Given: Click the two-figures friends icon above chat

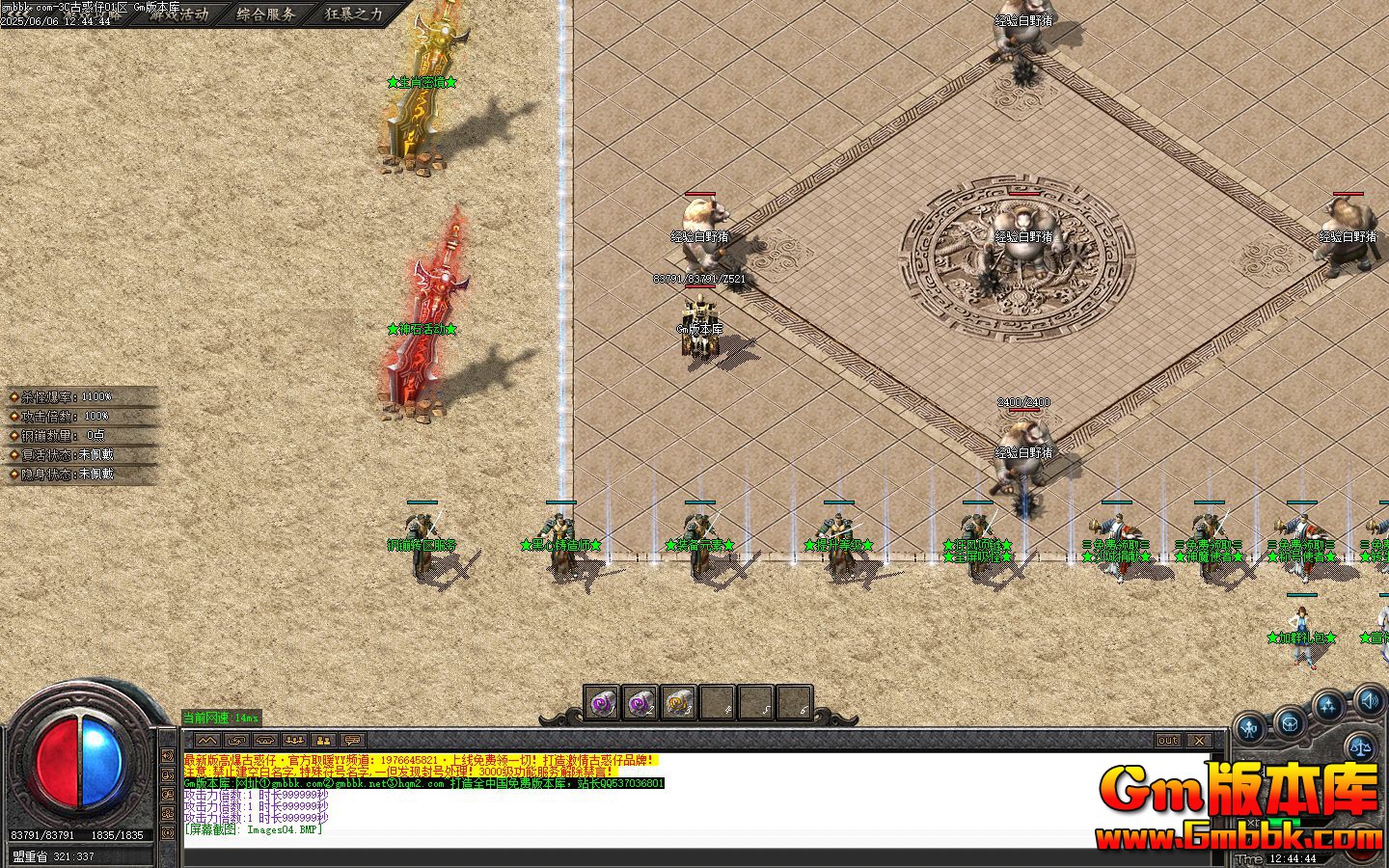Looking at the screenshot, I should point(322,739).
